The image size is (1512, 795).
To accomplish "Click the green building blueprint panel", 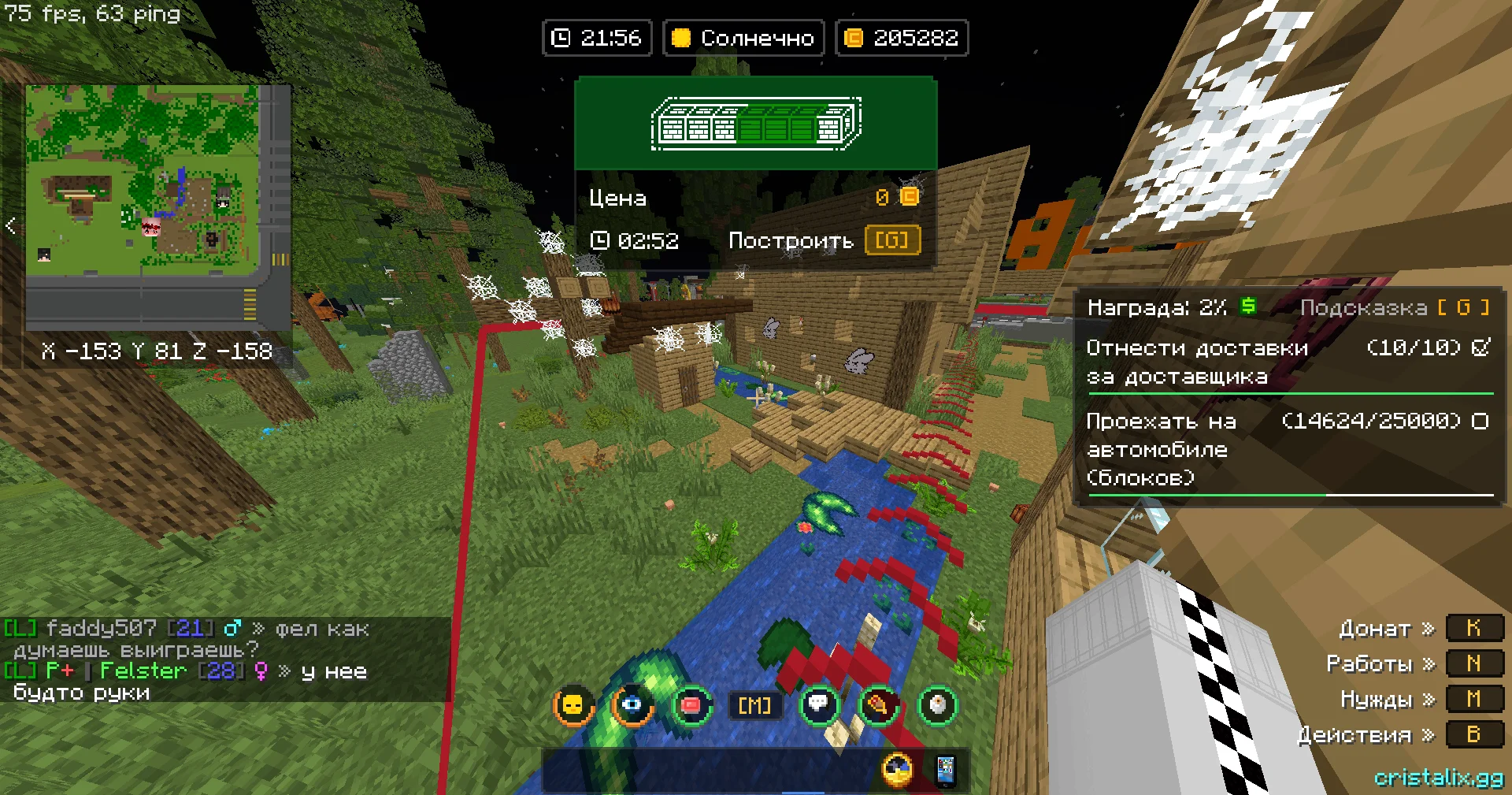I will click(756, 124).
